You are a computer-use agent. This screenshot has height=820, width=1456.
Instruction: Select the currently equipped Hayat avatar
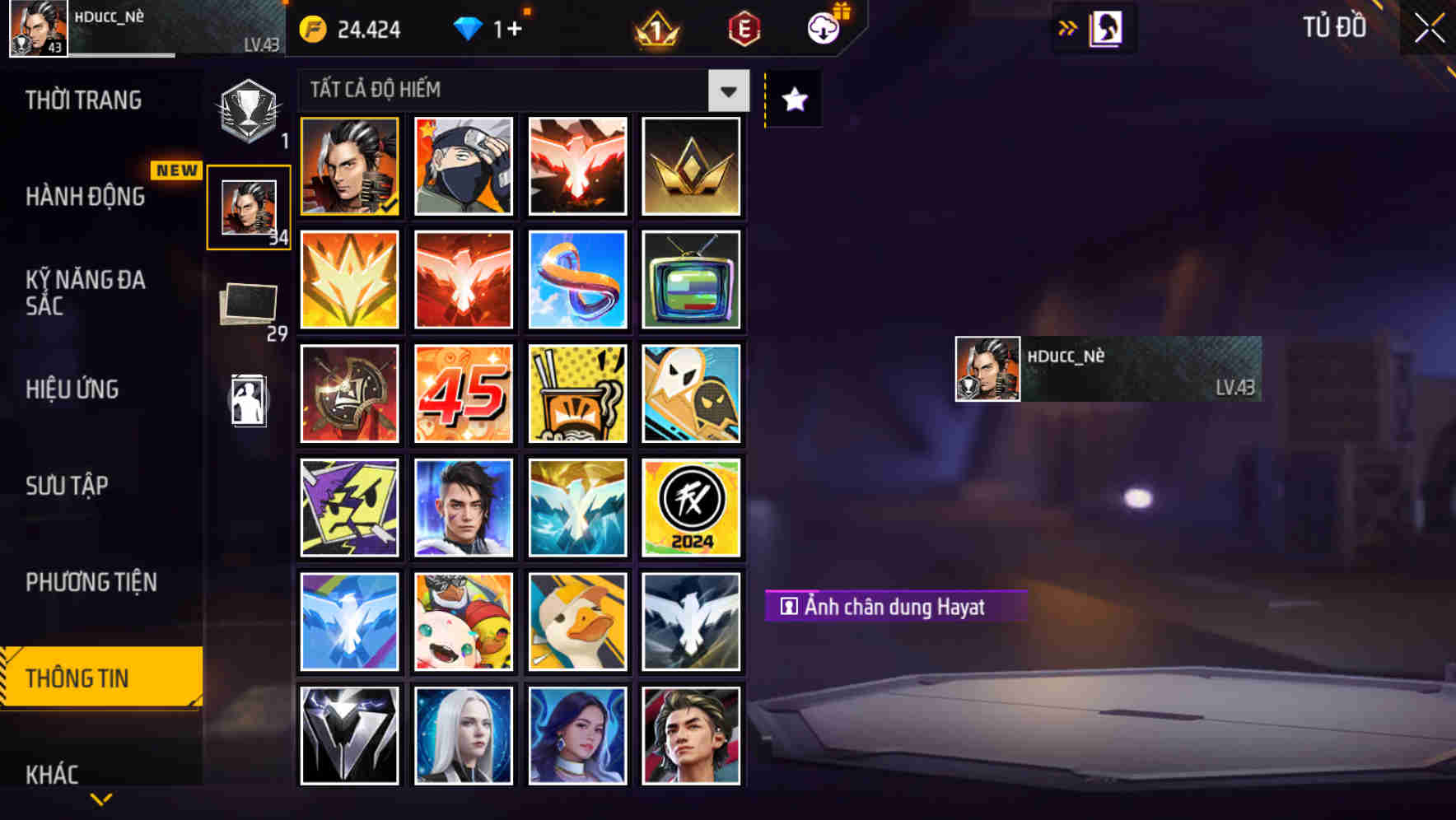(349, 166)
